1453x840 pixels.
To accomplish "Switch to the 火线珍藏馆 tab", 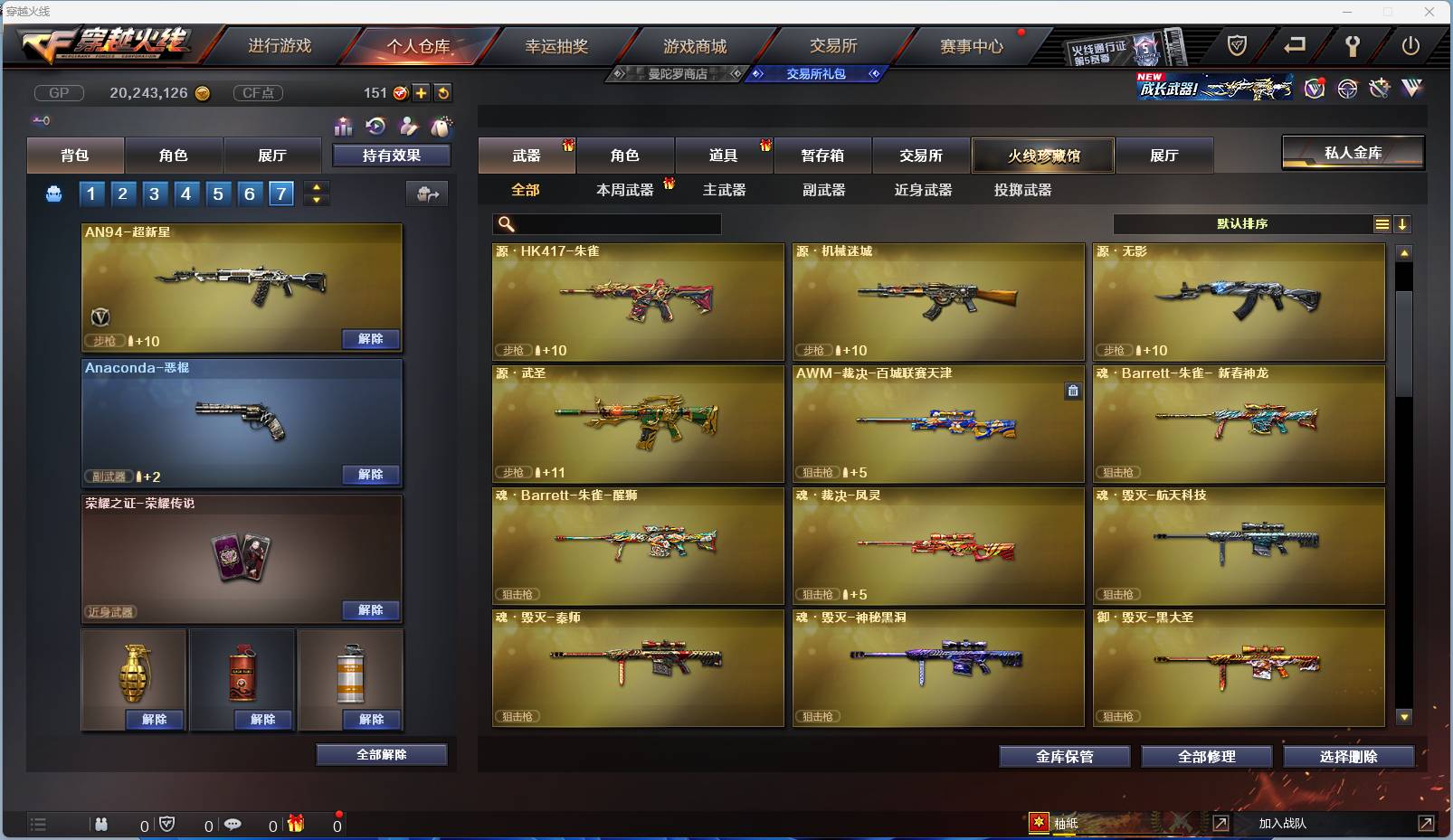I will point(1044,156).
